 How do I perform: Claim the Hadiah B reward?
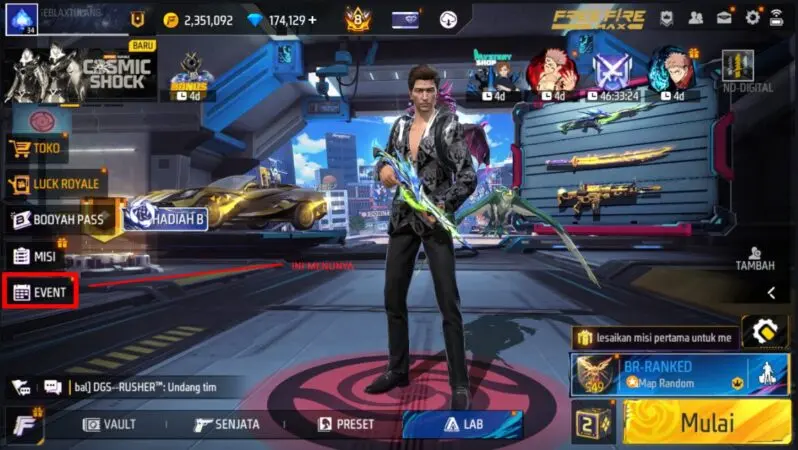(166, 218)
